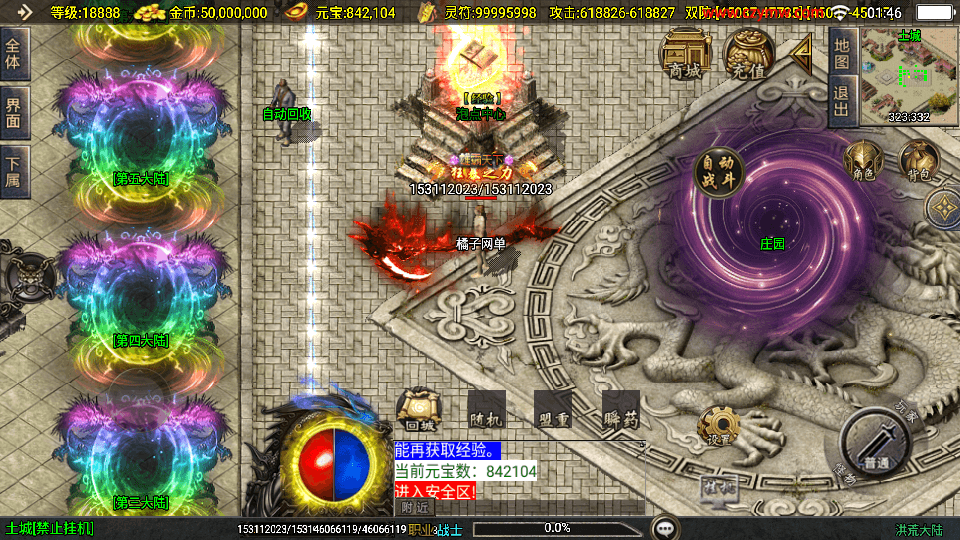Select the 界面 tab

[13, 112]
